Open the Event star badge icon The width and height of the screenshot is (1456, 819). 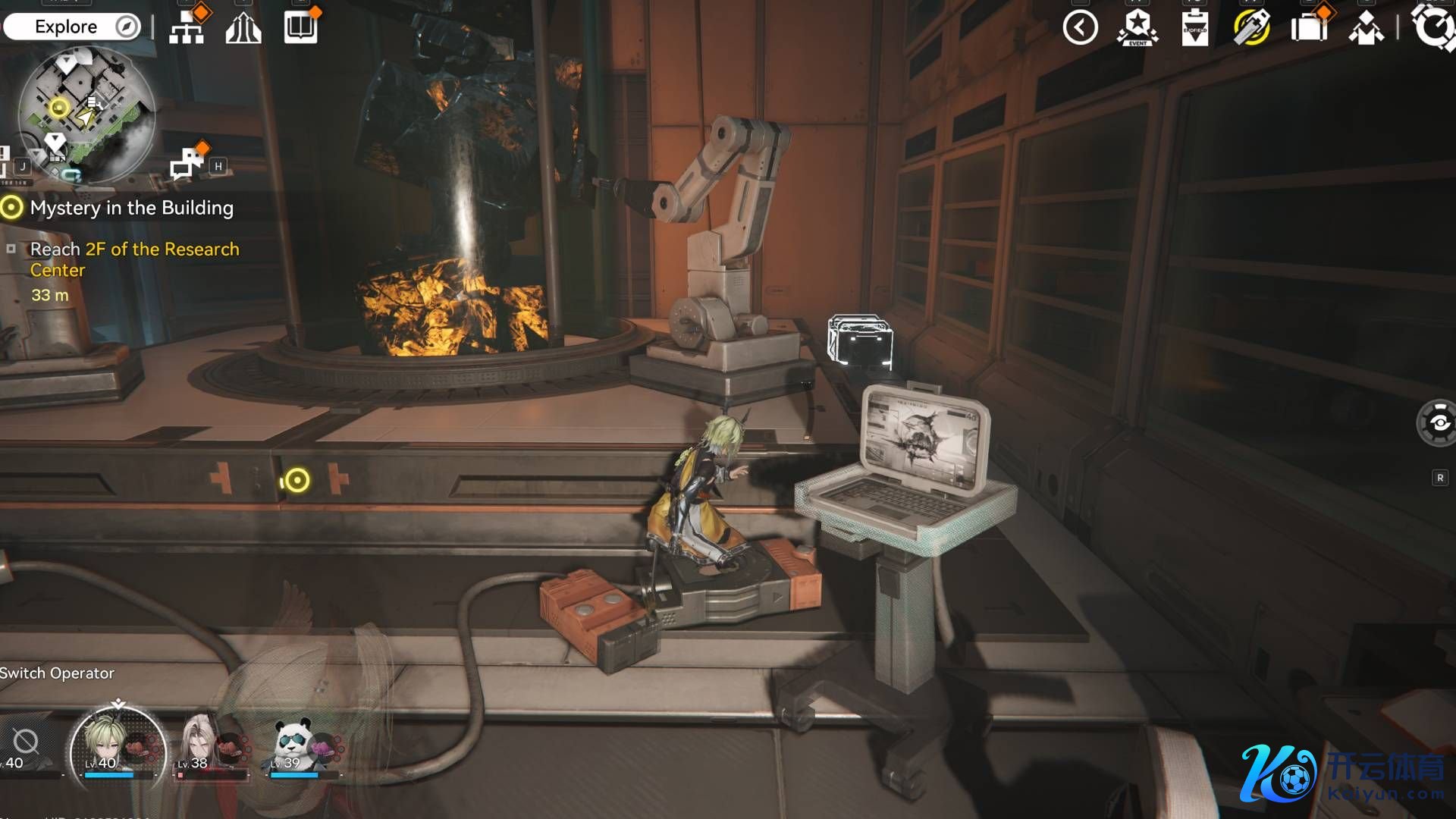pos(1137,28)
